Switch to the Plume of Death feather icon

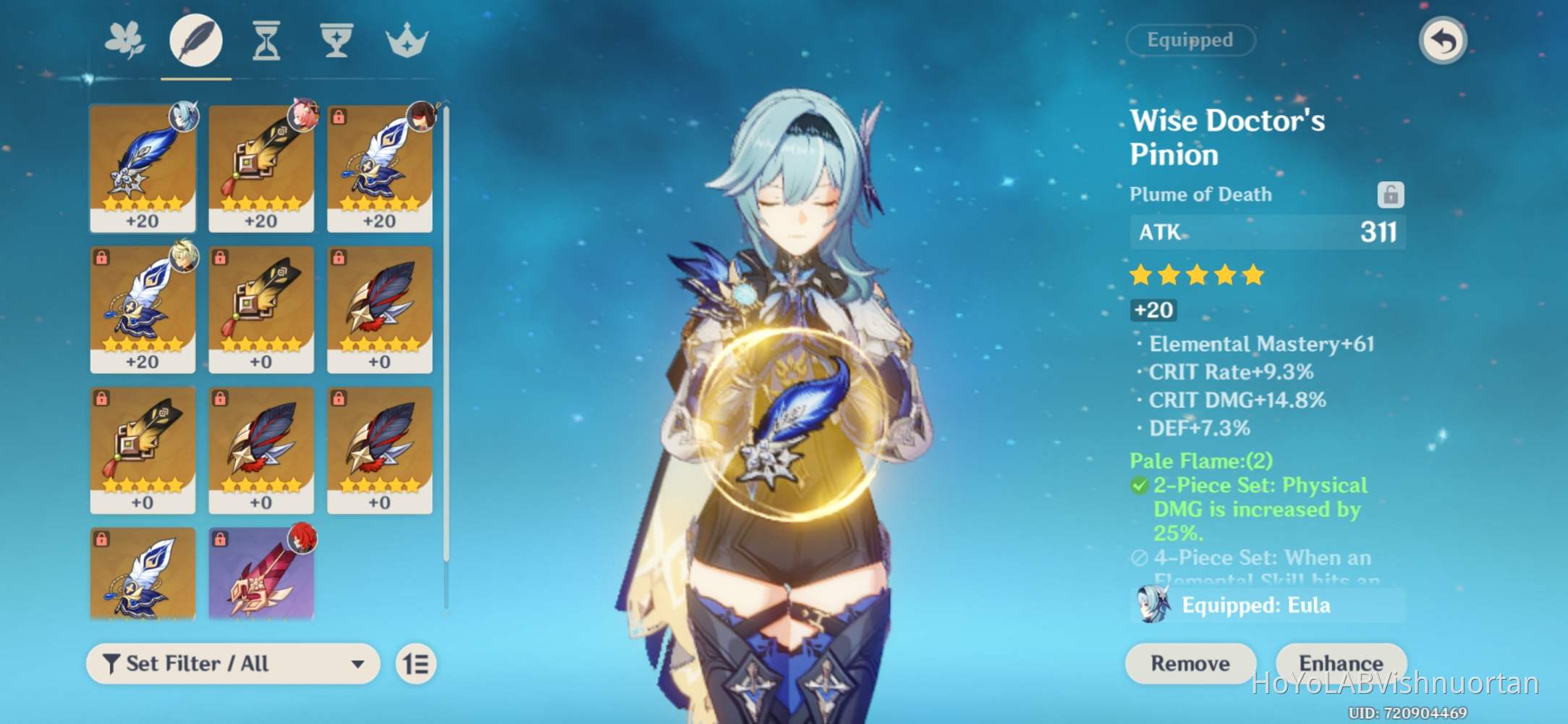click(x=195, y=41)
